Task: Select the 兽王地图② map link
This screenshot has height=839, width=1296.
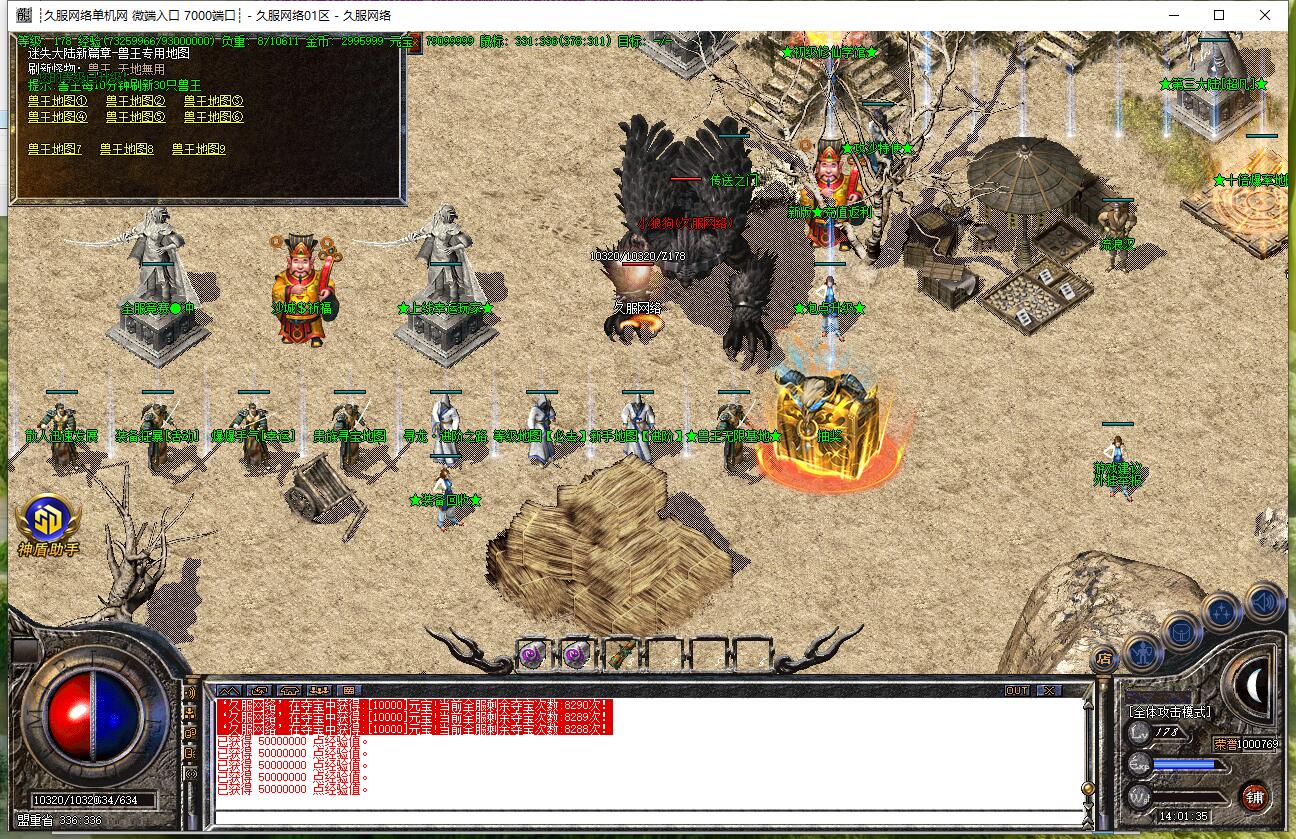Action: click(135, 101)
